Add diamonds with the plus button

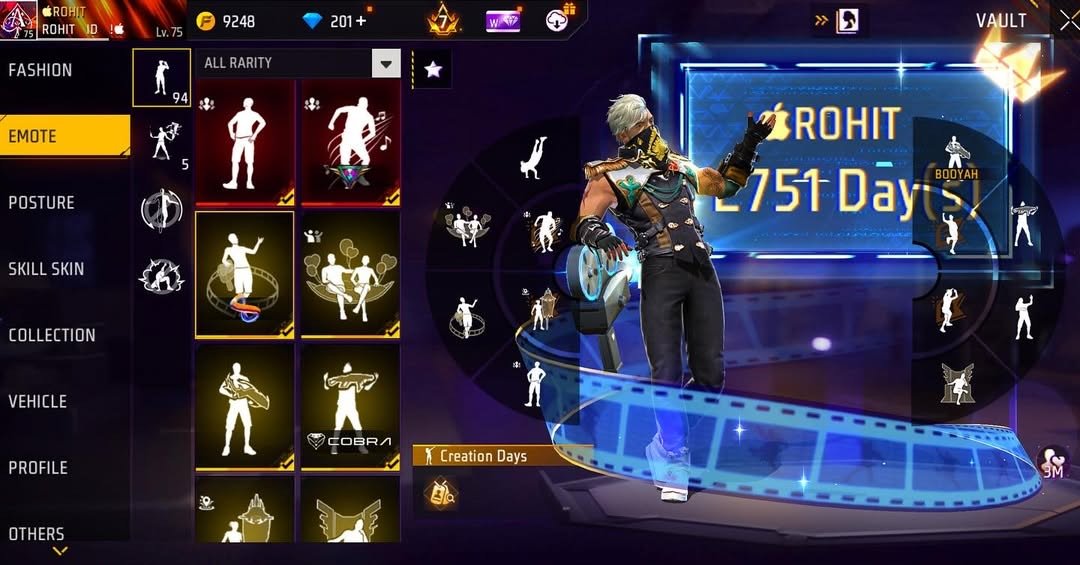(361, 21)
